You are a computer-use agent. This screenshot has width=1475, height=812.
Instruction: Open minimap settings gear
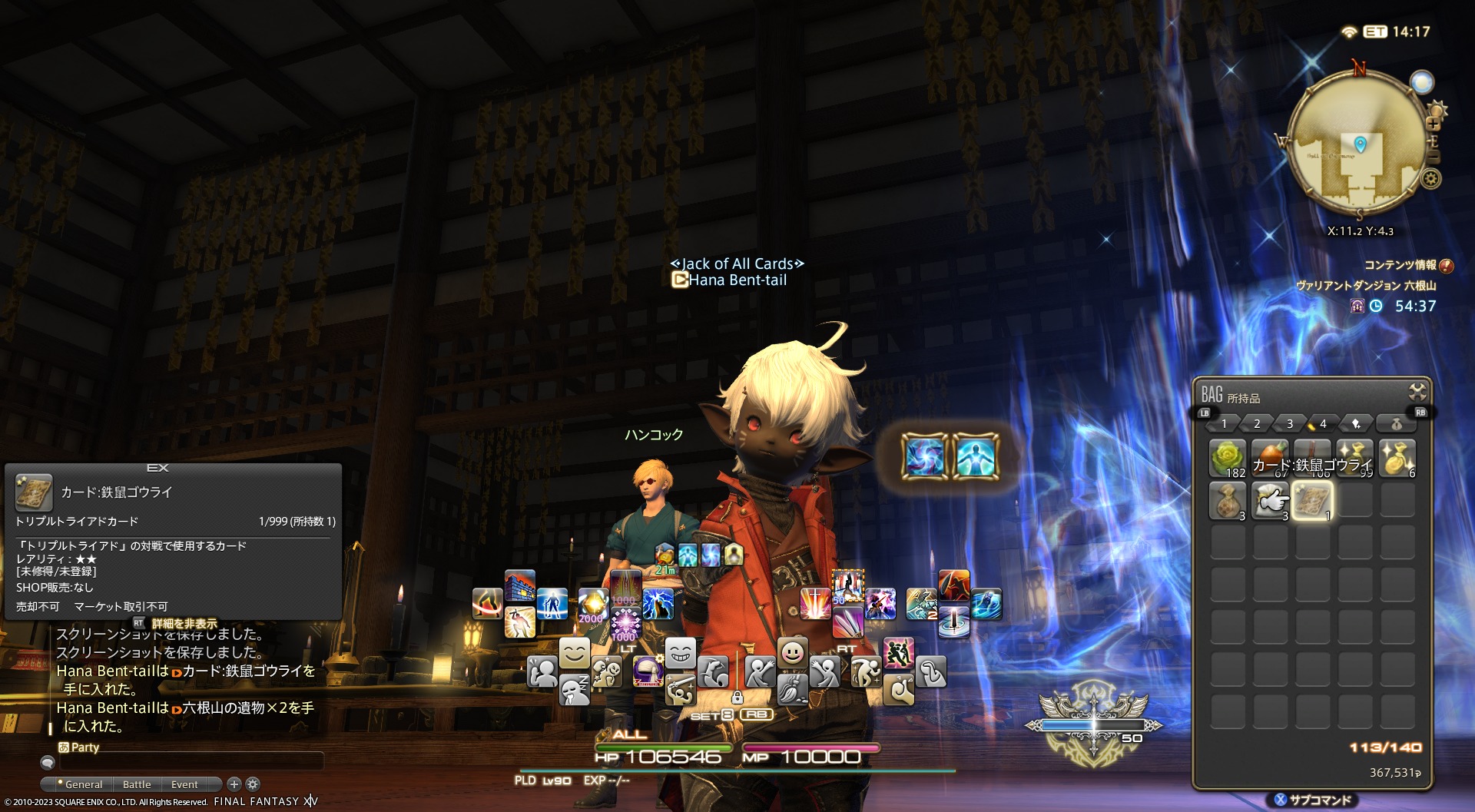click(x=1430, y=179)
